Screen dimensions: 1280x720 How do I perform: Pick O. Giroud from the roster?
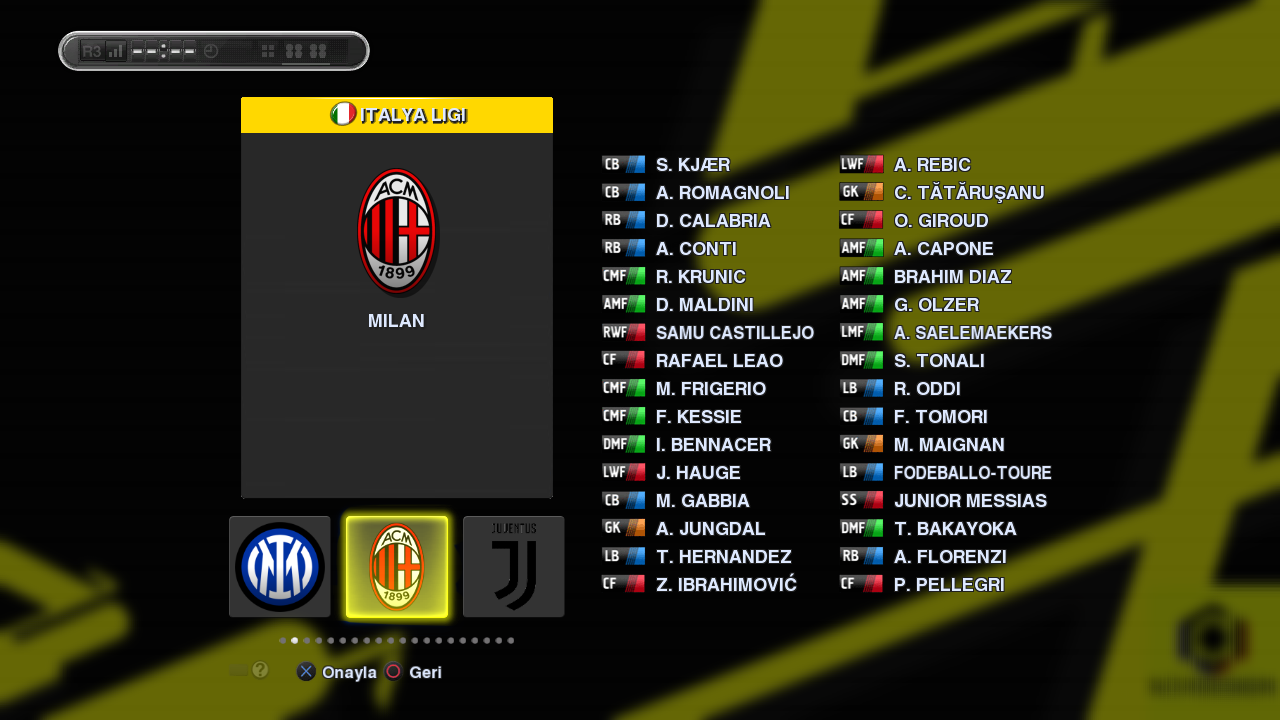[x=940, y=221]
